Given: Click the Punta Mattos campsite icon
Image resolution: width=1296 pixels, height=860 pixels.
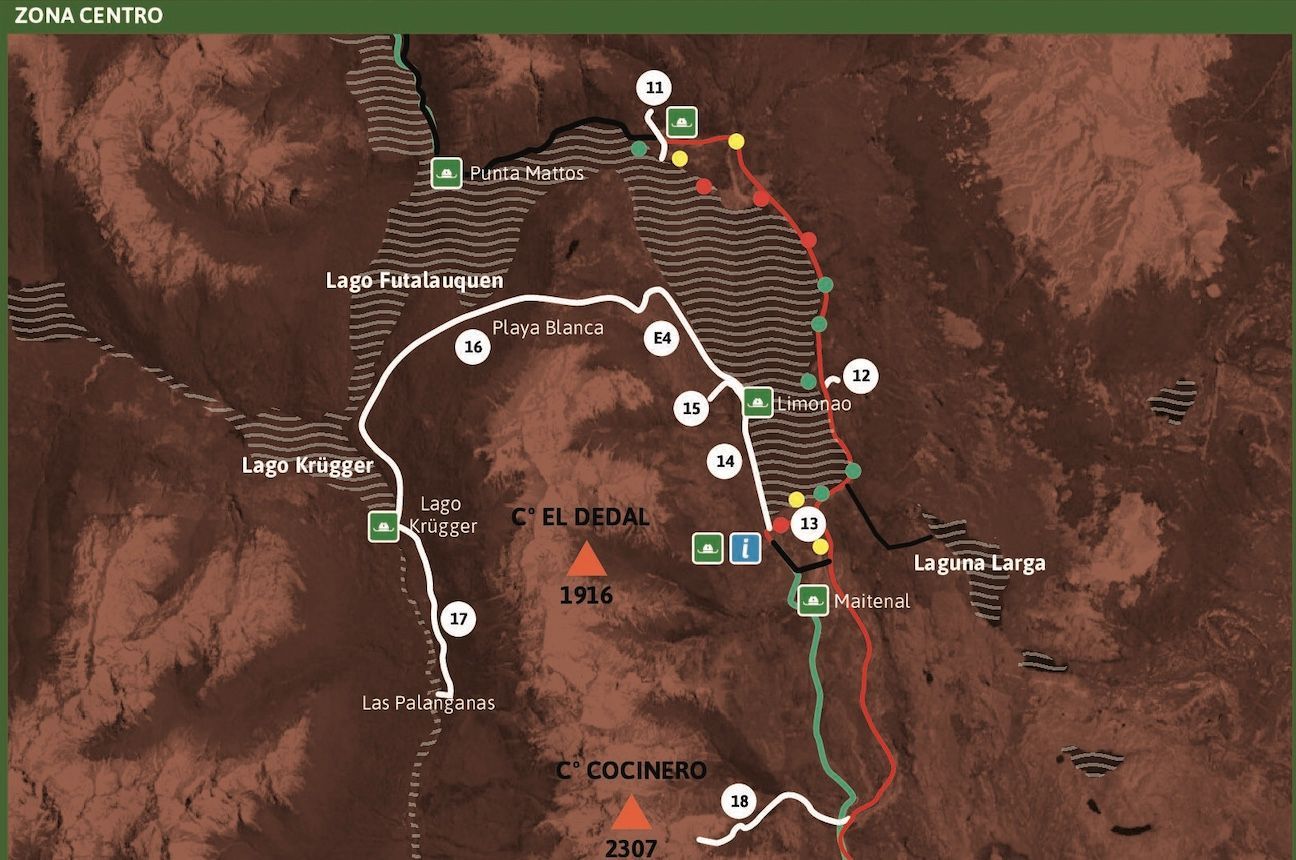Looking at the screenshot, I should pos(446,173).
